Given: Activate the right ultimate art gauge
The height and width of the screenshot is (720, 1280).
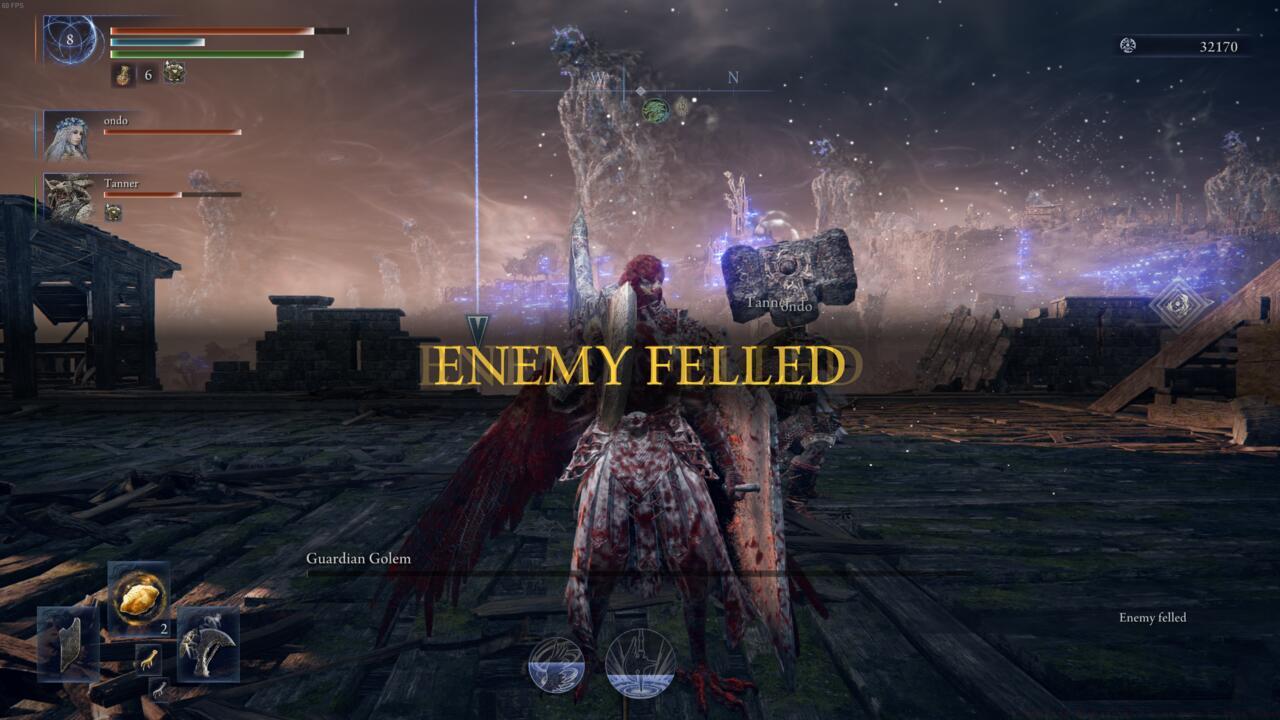Looking at the screenshot, I should (x=640, y=659).
